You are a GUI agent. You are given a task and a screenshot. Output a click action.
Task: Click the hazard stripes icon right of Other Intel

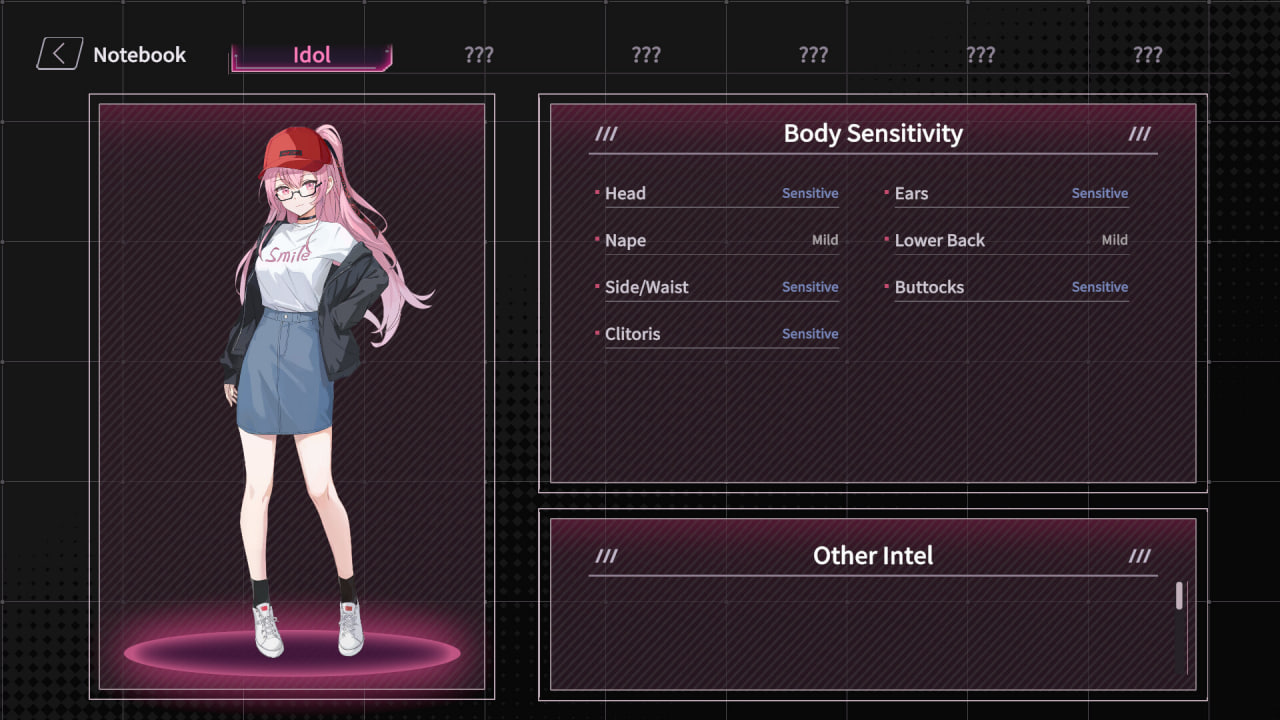(1139, 555)
